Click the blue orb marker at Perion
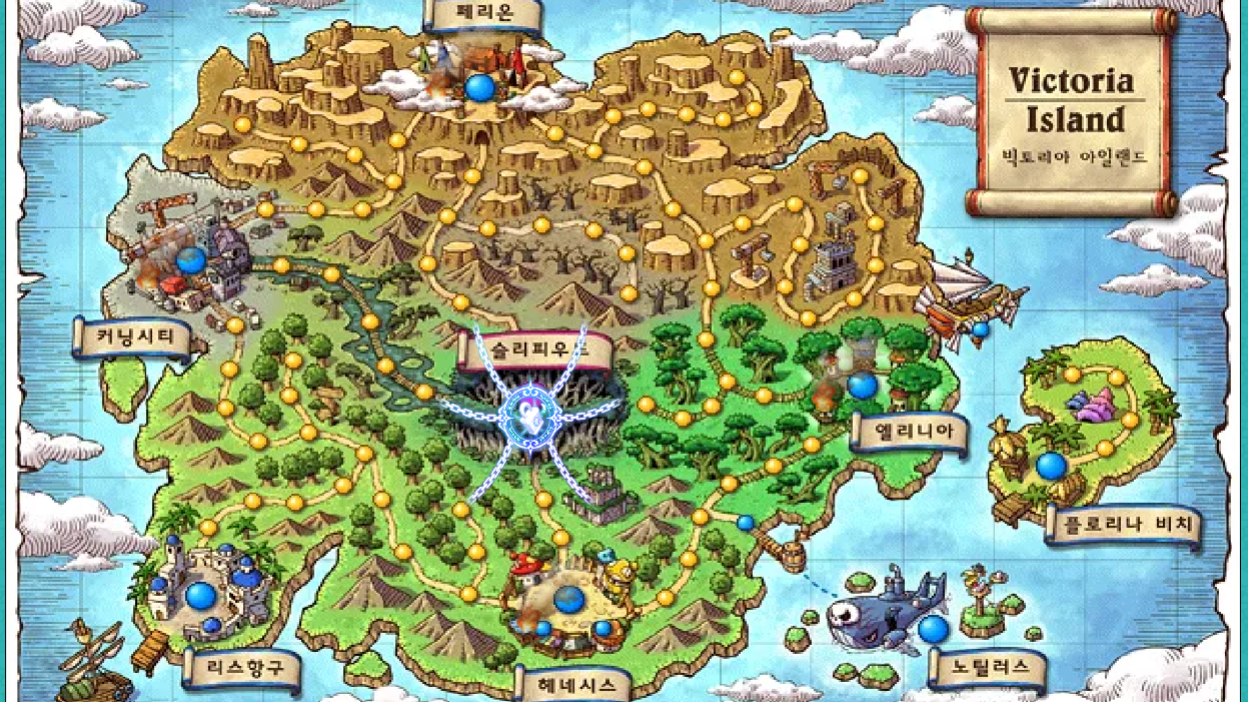This screenshot has width=1248, height=702. click(x=480, y=88)
